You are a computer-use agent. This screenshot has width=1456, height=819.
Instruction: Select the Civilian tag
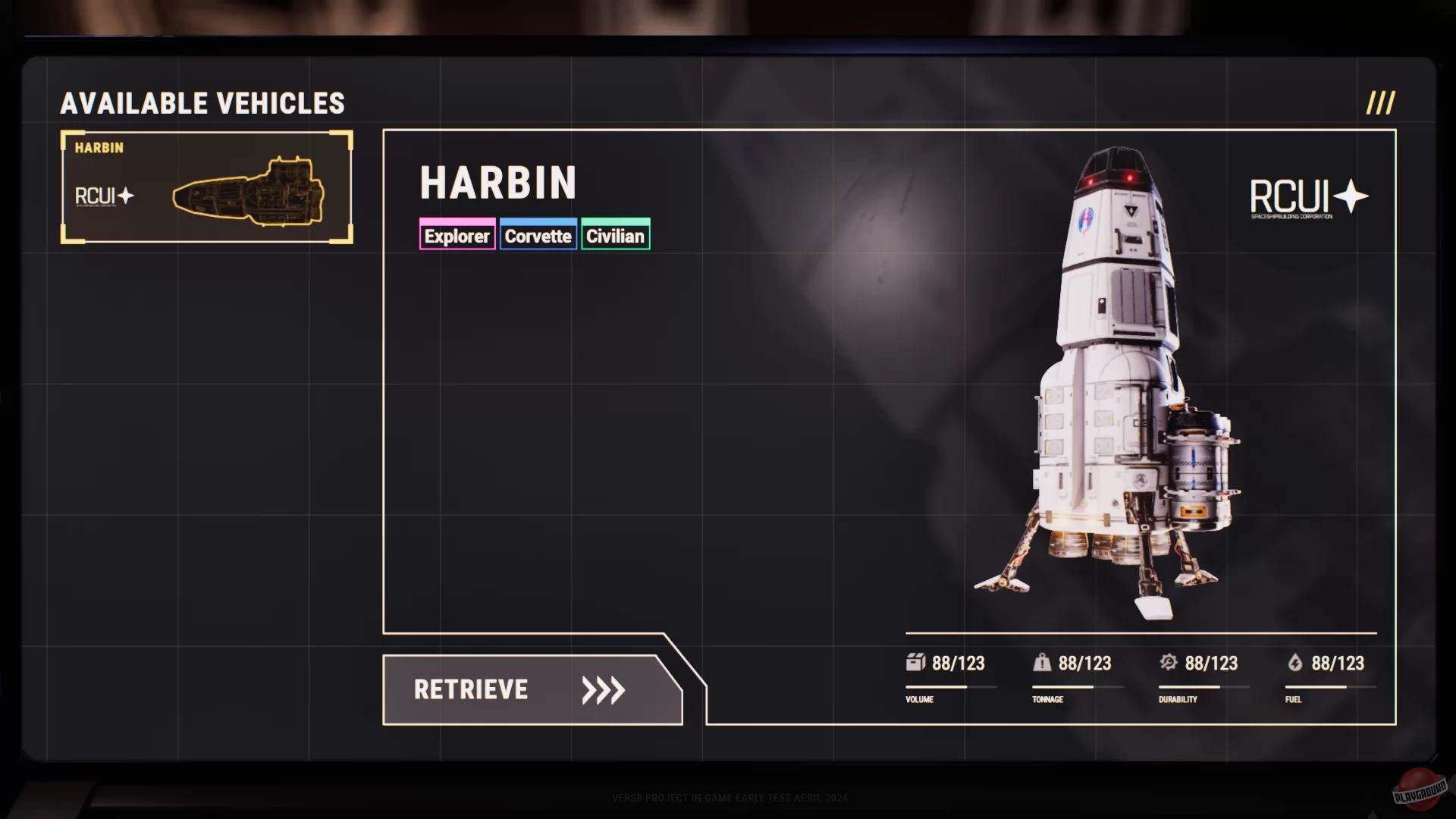click(x=616, y=235)
